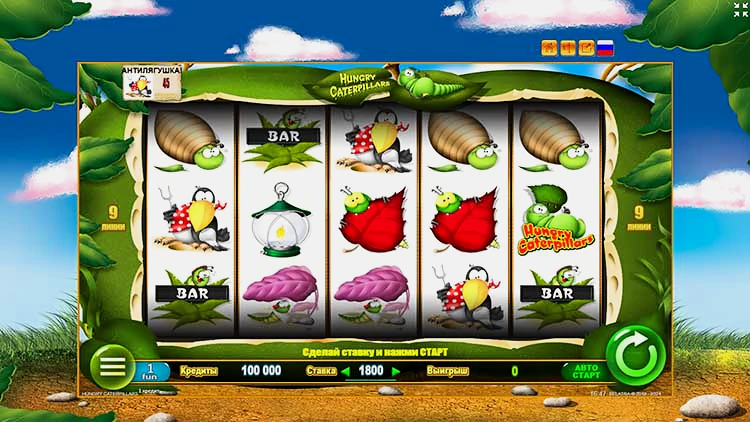The width and height of the screenshot is (750, 422).
Task: Spin the reels with the green start button
Action: (635, 356)
